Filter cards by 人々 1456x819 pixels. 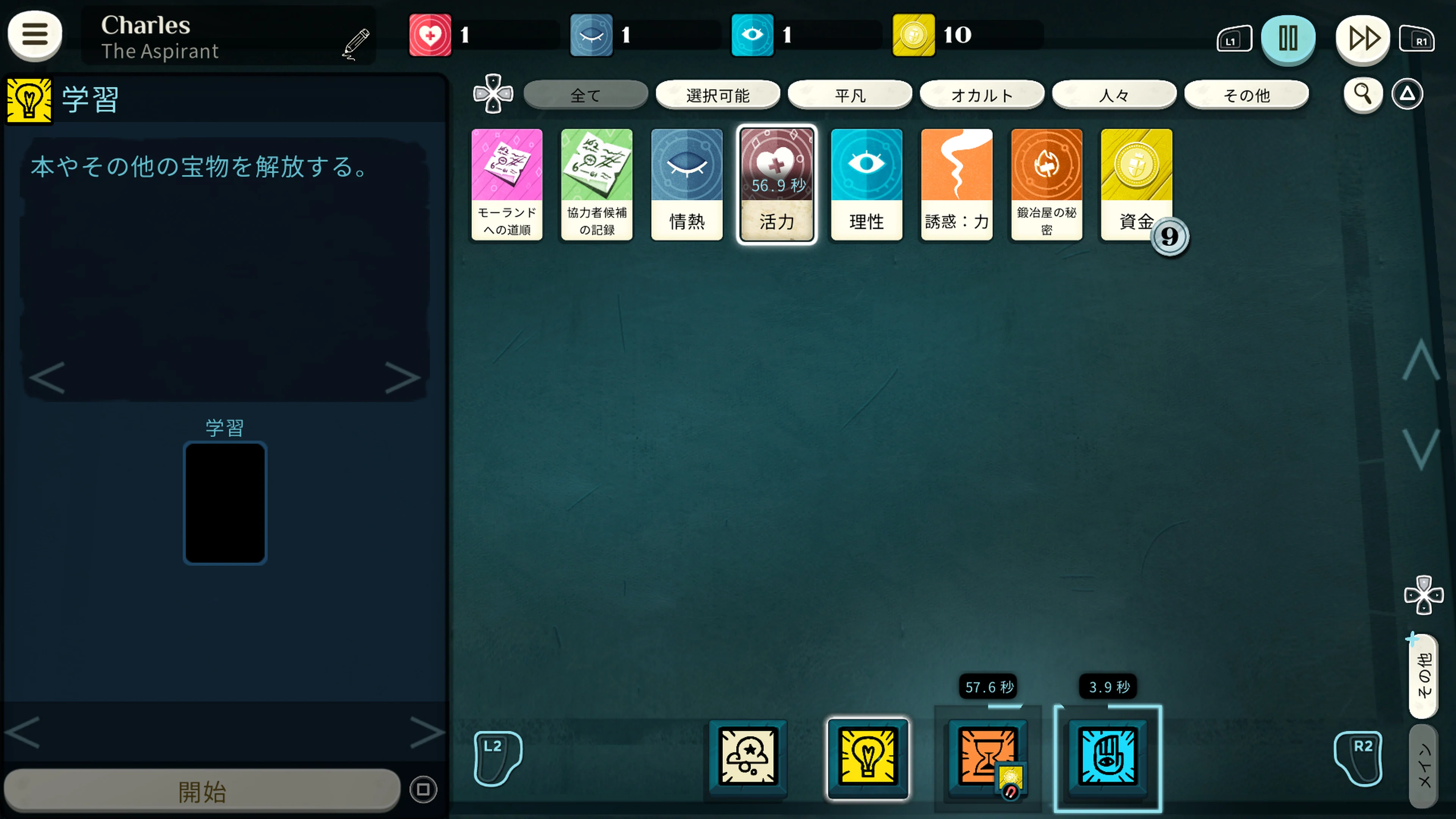click(1114, 95)
